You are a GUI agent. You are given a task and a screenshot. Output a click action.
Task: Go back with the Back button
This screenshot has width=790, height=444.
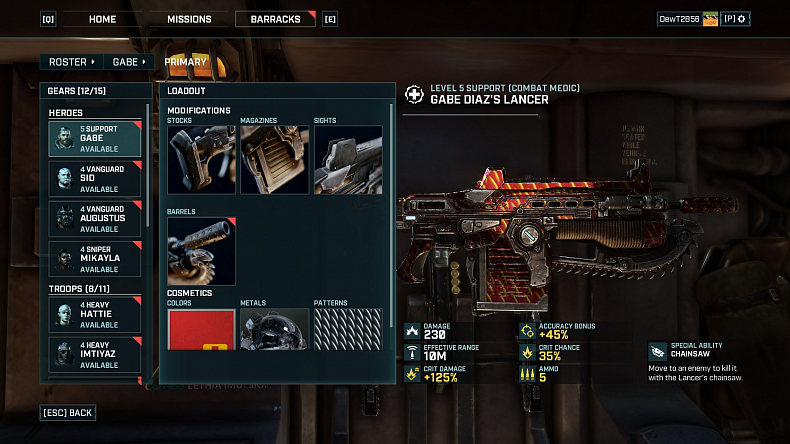pyautogui.click(x=68, y=412)
